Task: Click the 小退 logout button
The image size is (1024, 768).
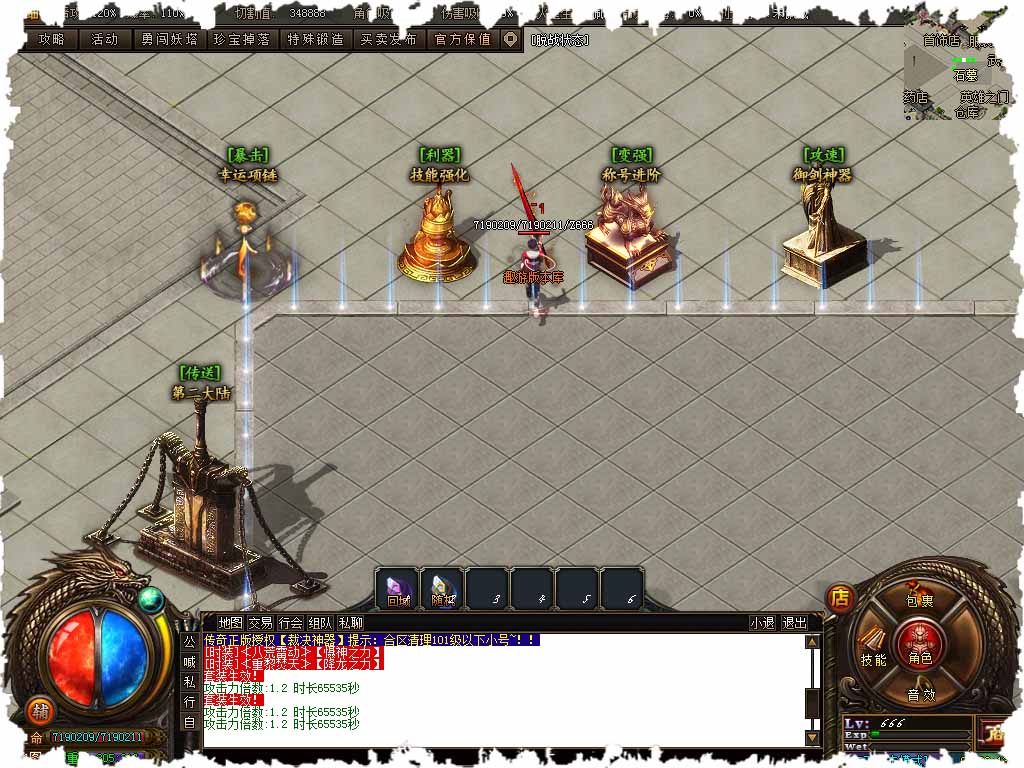Action: coord(762,622)
